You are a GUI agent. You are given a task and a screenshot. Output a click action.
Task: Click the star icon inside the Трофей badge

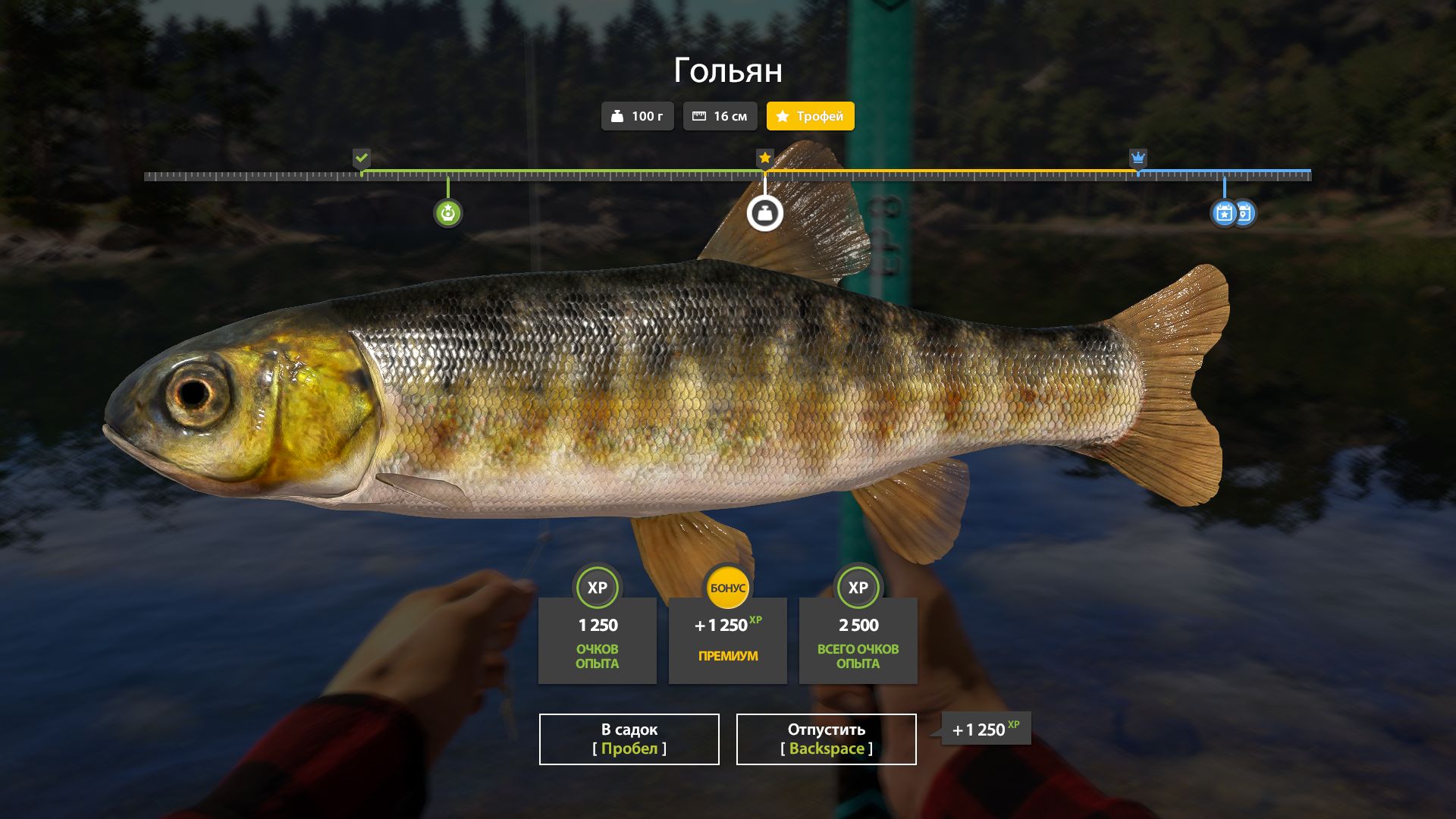[783, 116]
